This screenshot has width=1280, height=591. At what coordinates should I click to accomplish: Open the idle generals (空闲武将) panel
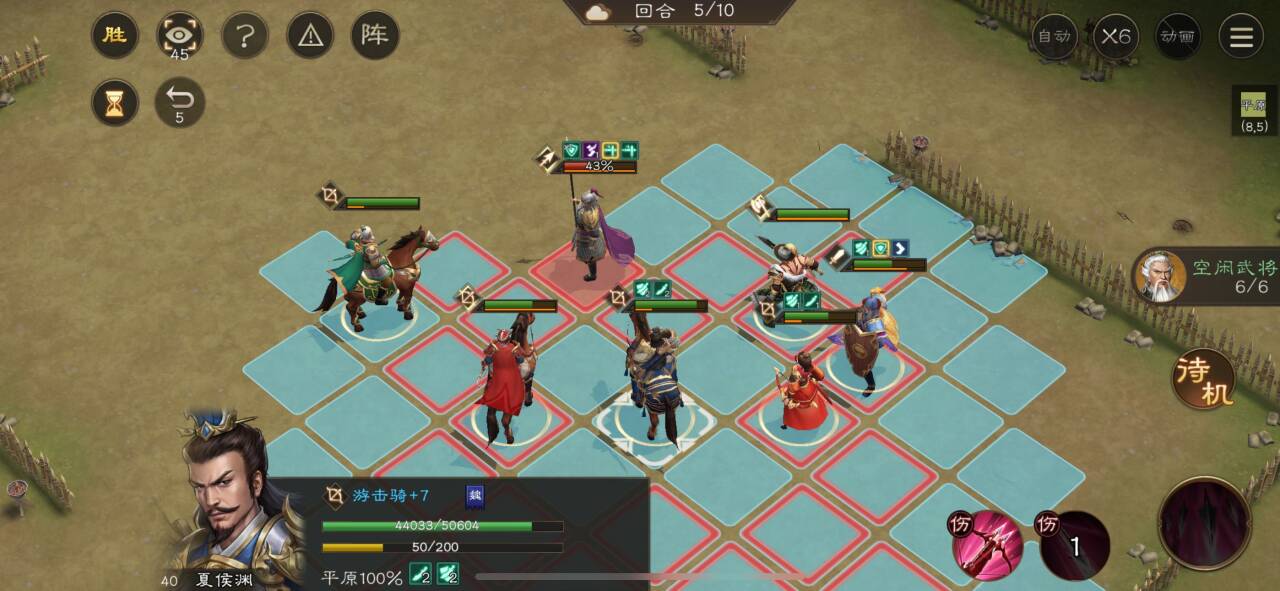click(1205, 277)
